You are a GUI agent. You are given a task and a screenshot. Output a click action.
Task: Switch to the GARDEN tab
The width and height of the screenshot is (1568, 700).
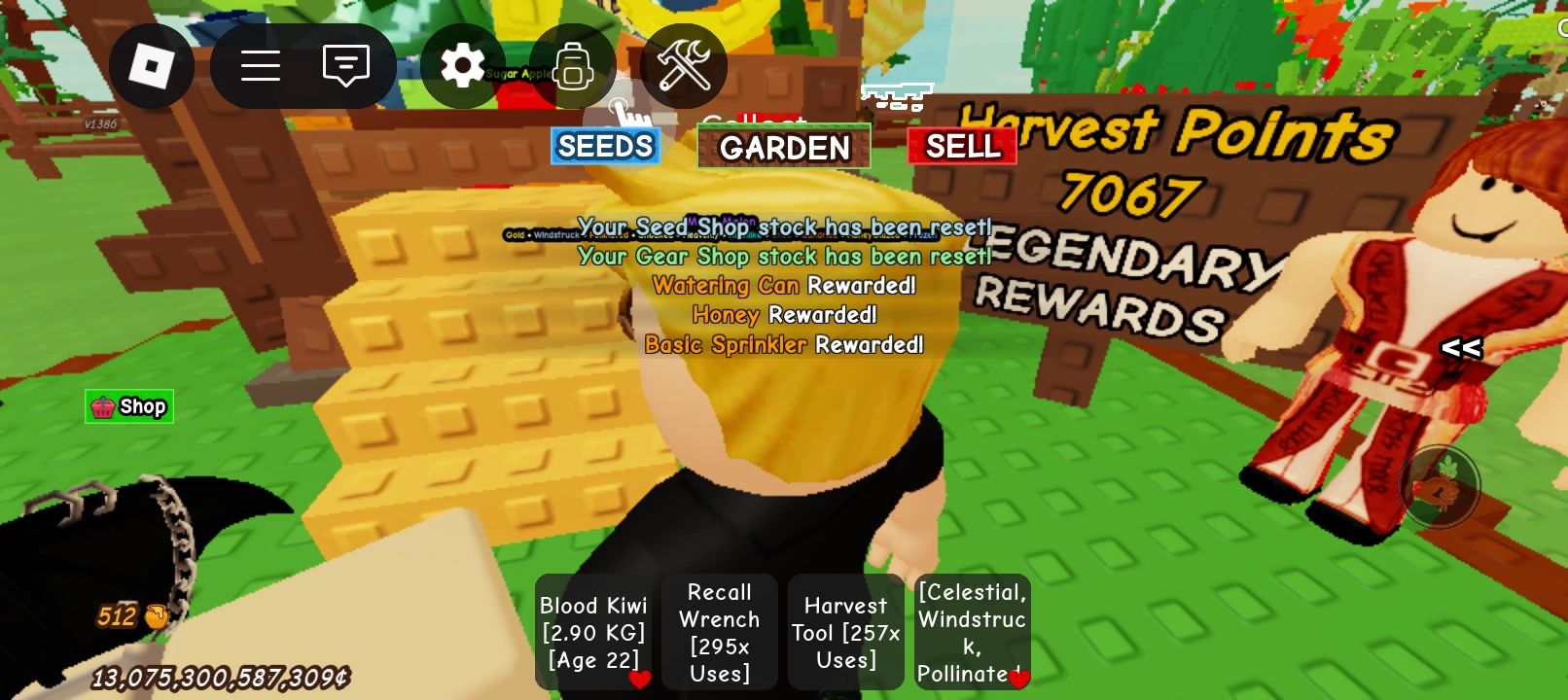[783, 148]
